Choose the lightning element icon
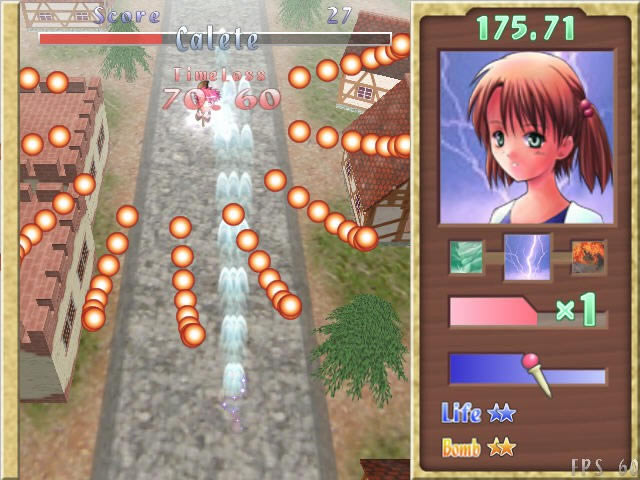Viewport: 640px width, 480px height. (x=527, y=259)
